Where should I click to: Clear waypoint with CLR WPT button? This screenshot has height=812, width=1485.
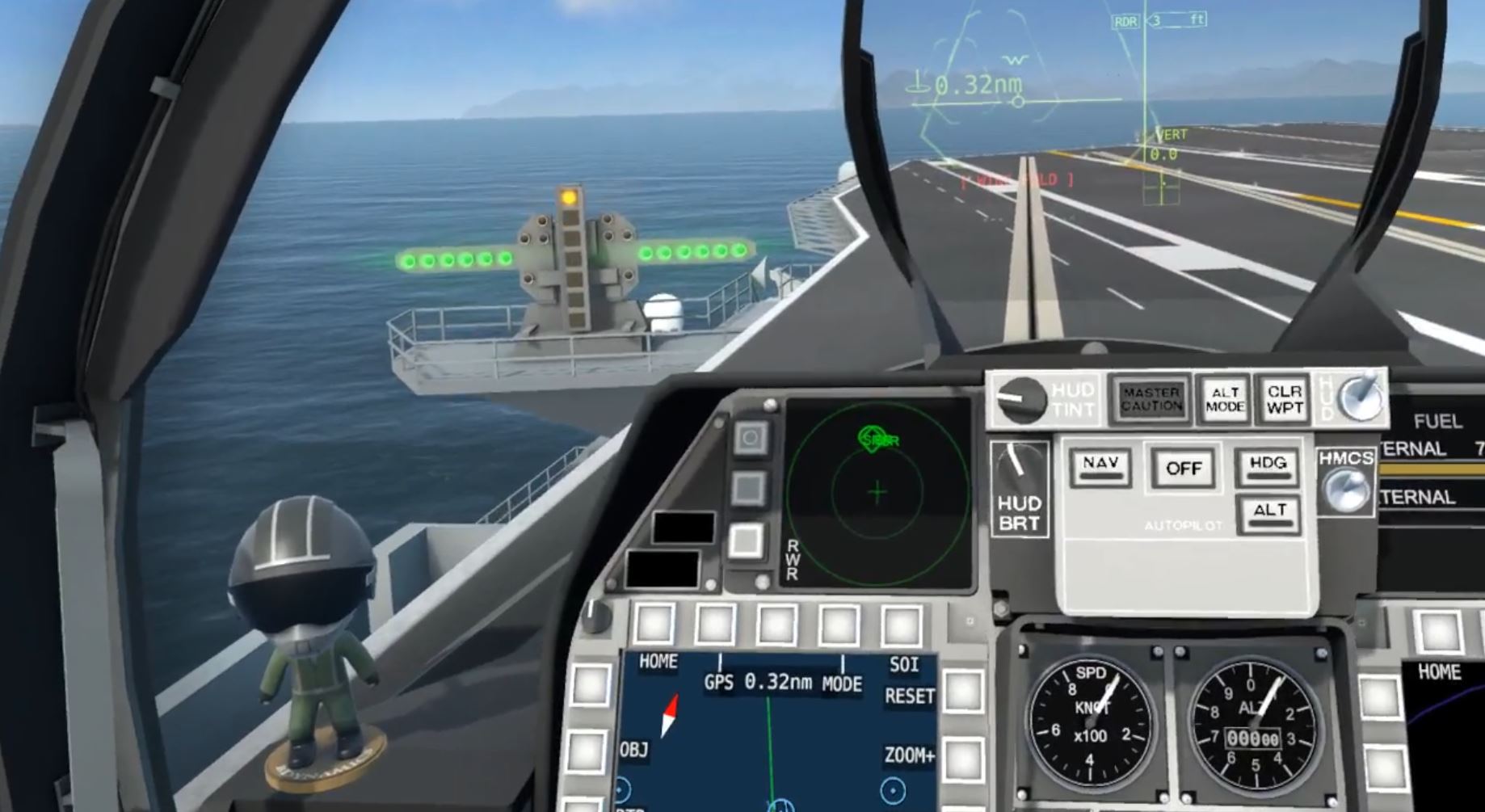point(1285,399)
